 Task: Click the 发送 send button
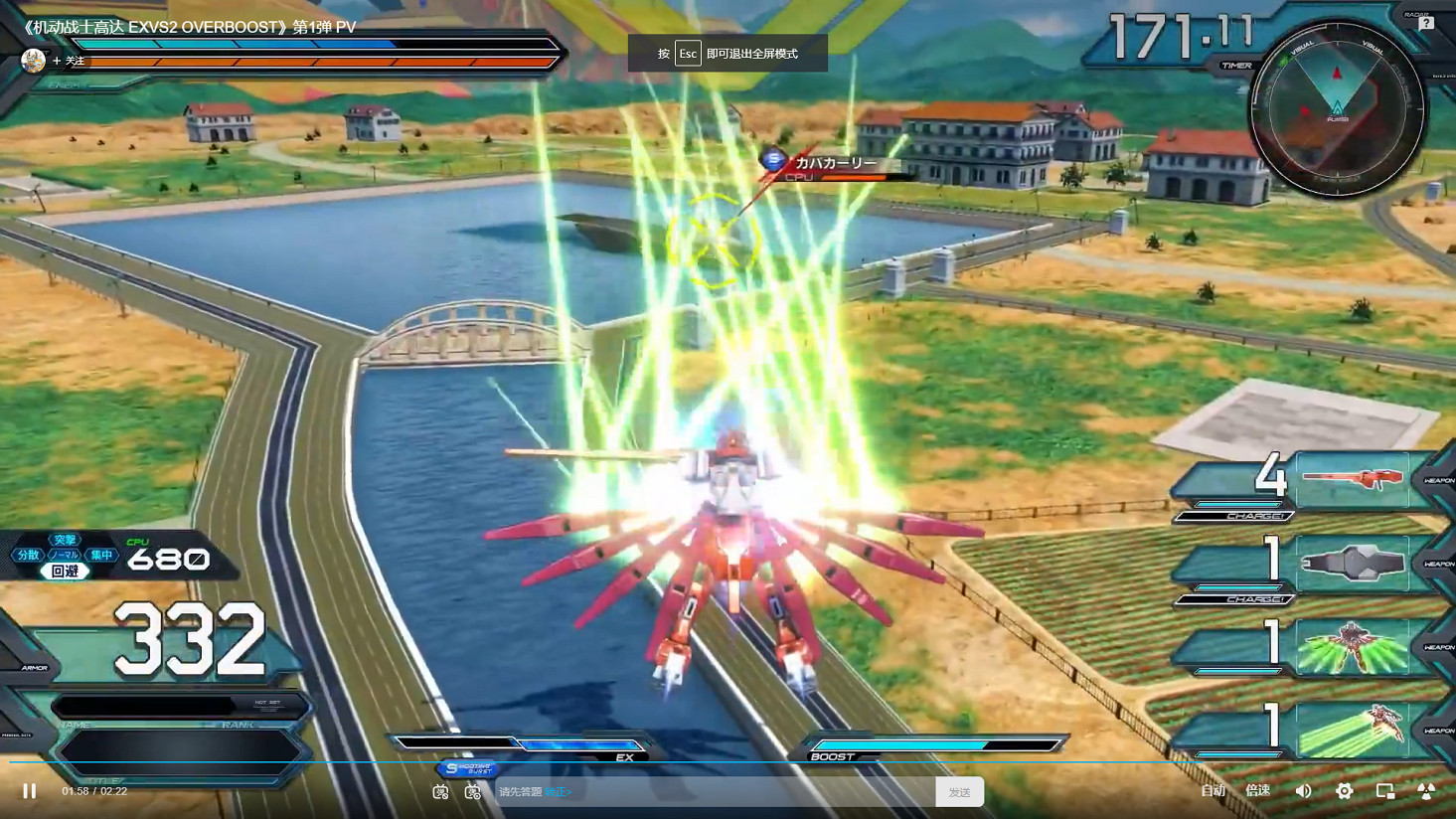coord(958,791)
